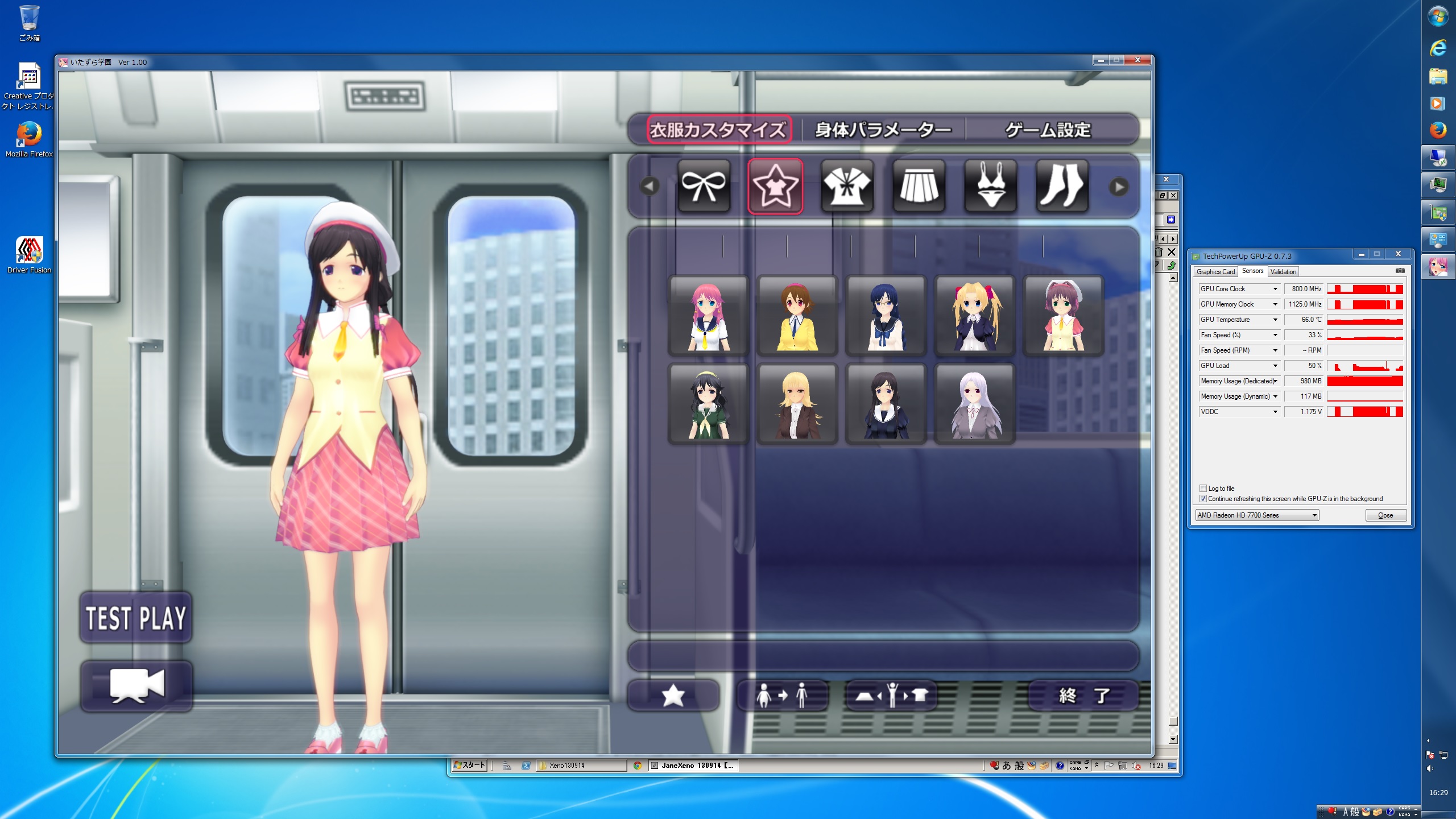Exit with the 終了 button
This screenshot has width=1456, height=819.
click(1083, 695)
